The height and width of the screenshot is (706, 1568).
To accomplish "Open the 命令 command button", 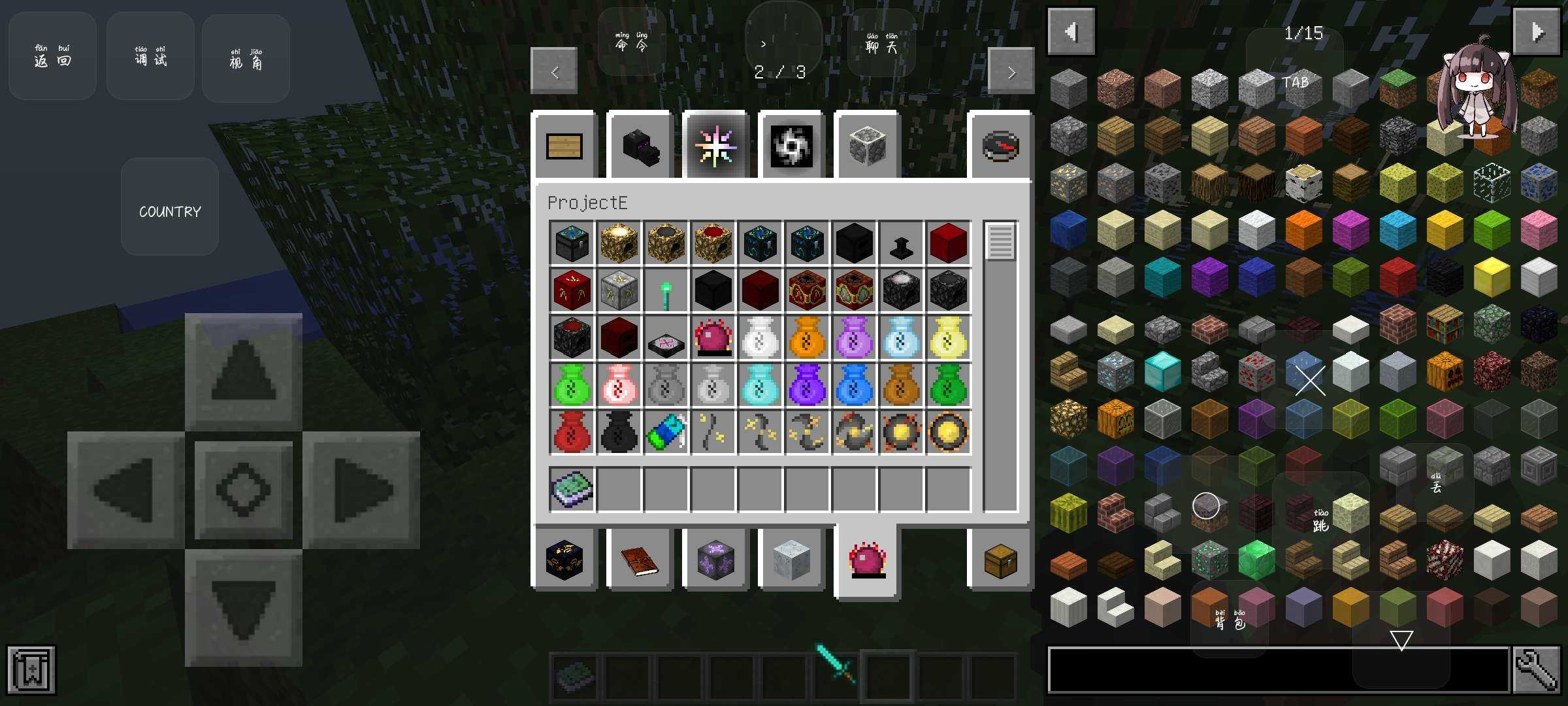I will pos(631,42).
